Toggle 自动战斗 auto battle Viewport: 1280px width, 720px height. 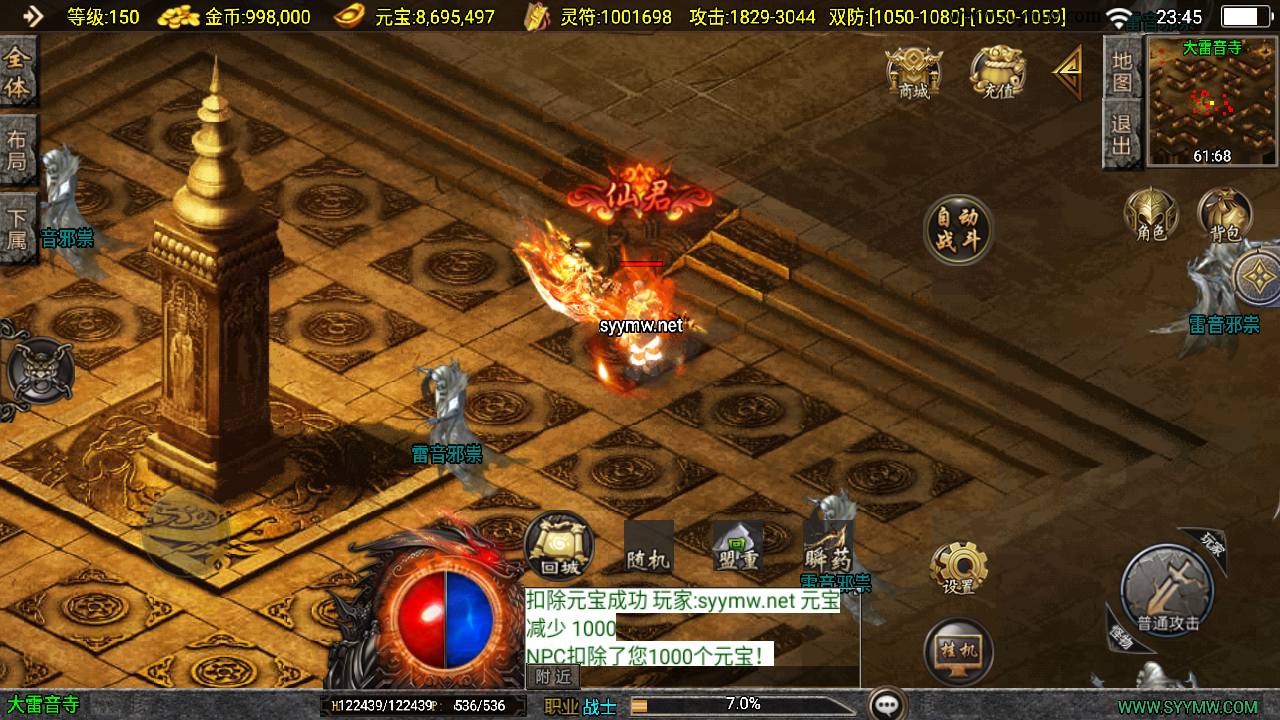[958, 230]
